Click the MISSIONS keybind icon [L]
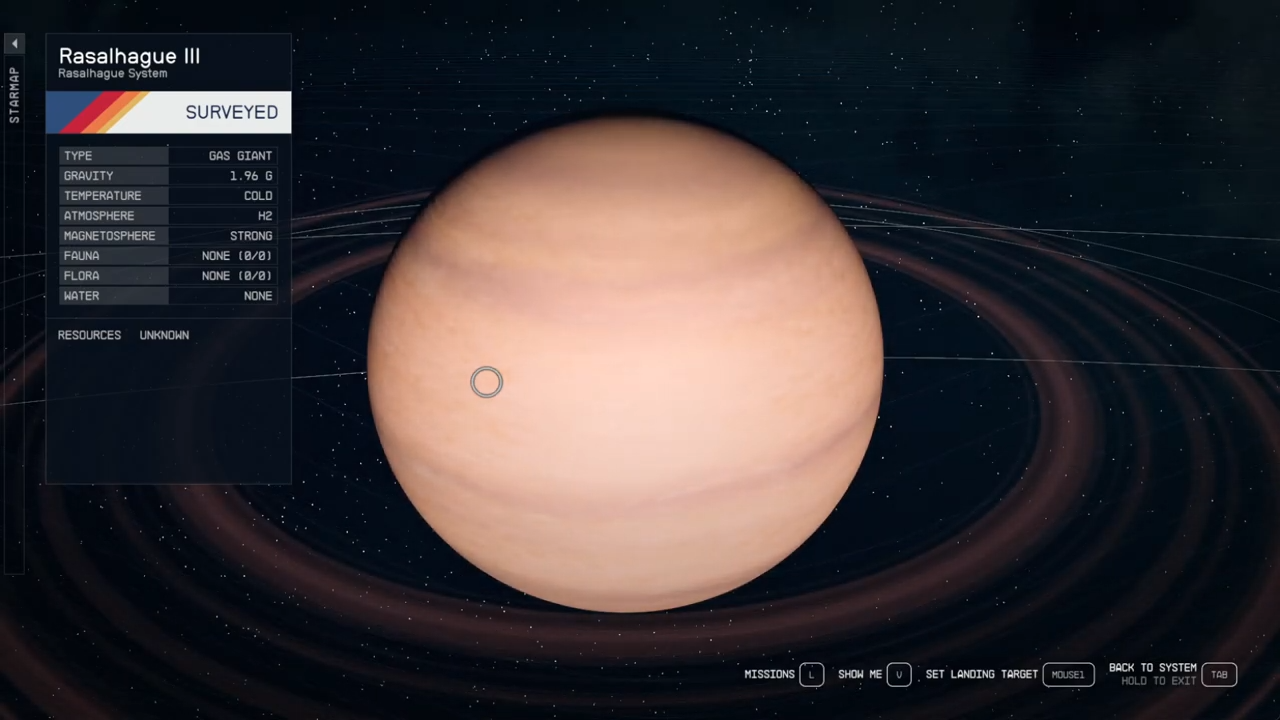Screen dimensions: 1280x720 pos(811,674)
